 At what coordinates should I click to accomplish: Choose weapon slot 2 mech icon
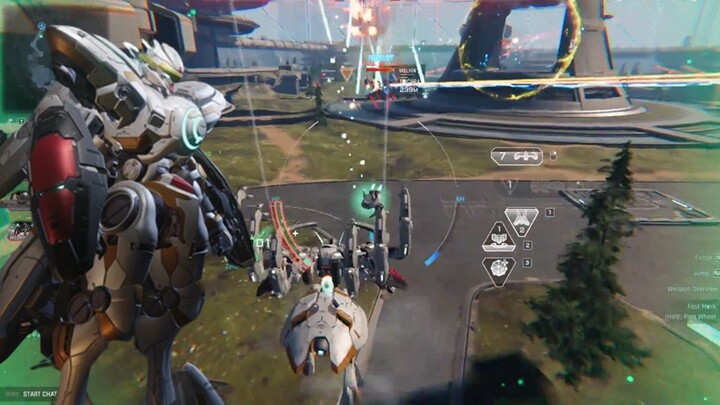(498, 239)
